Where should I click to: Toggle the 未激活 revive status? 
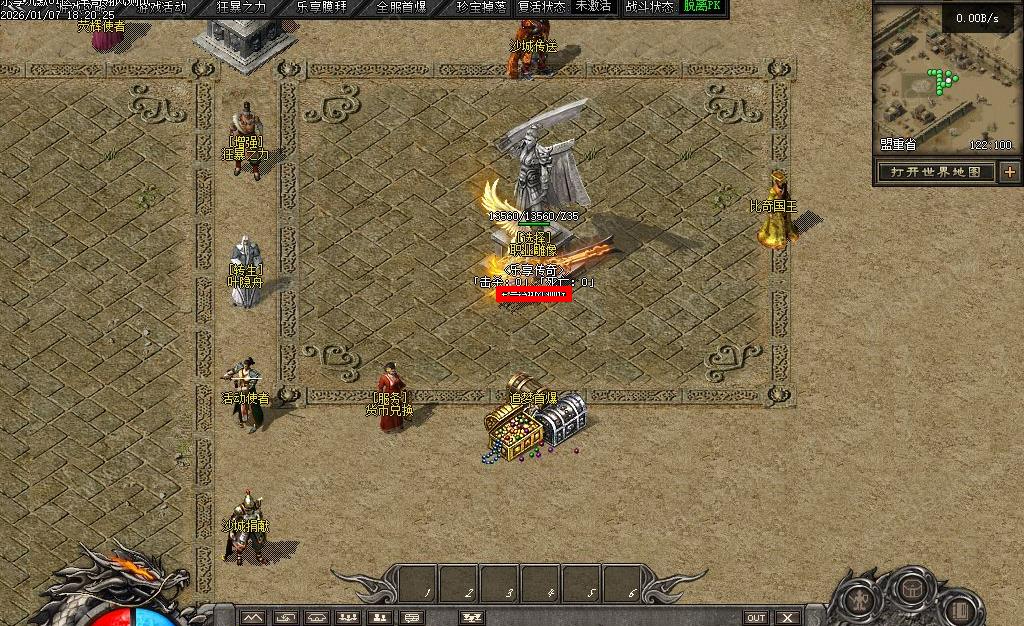coord(593,7)
